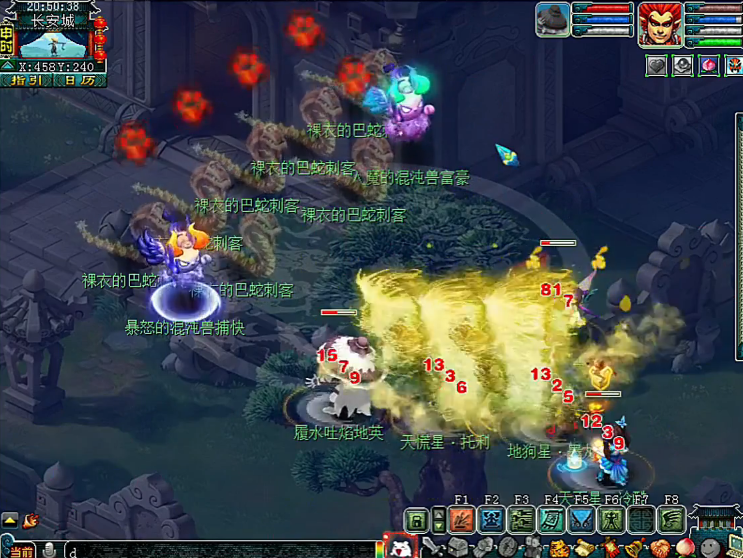Activate the F2 blue skill
Image resolution: width=743 pixels, height=558 pixels.
[x=491, y=520]
